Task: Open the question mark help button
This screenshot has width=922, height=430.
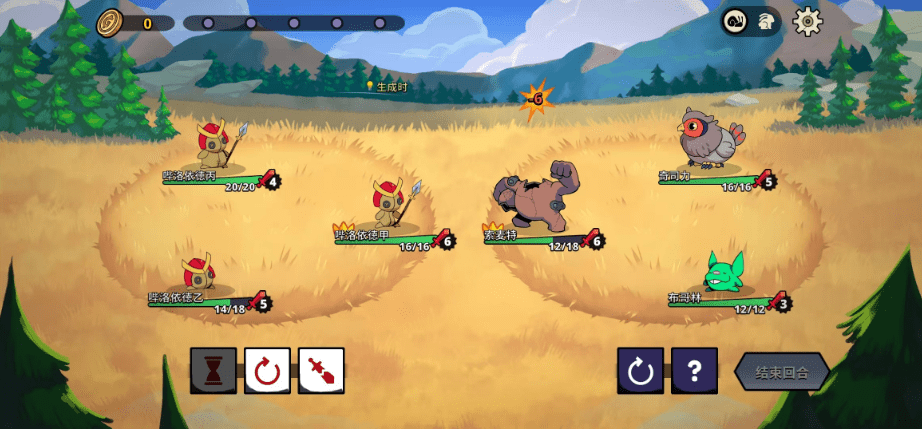Action: (x=694, y=371)
